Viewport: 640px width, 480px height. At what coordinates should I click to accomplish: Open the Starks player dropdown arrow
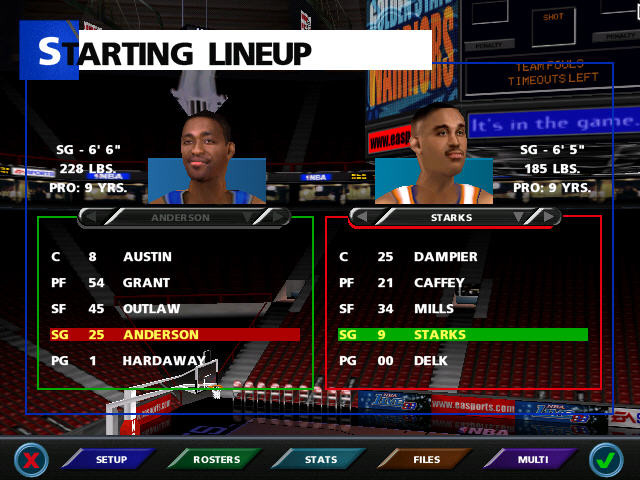(518, 217)
